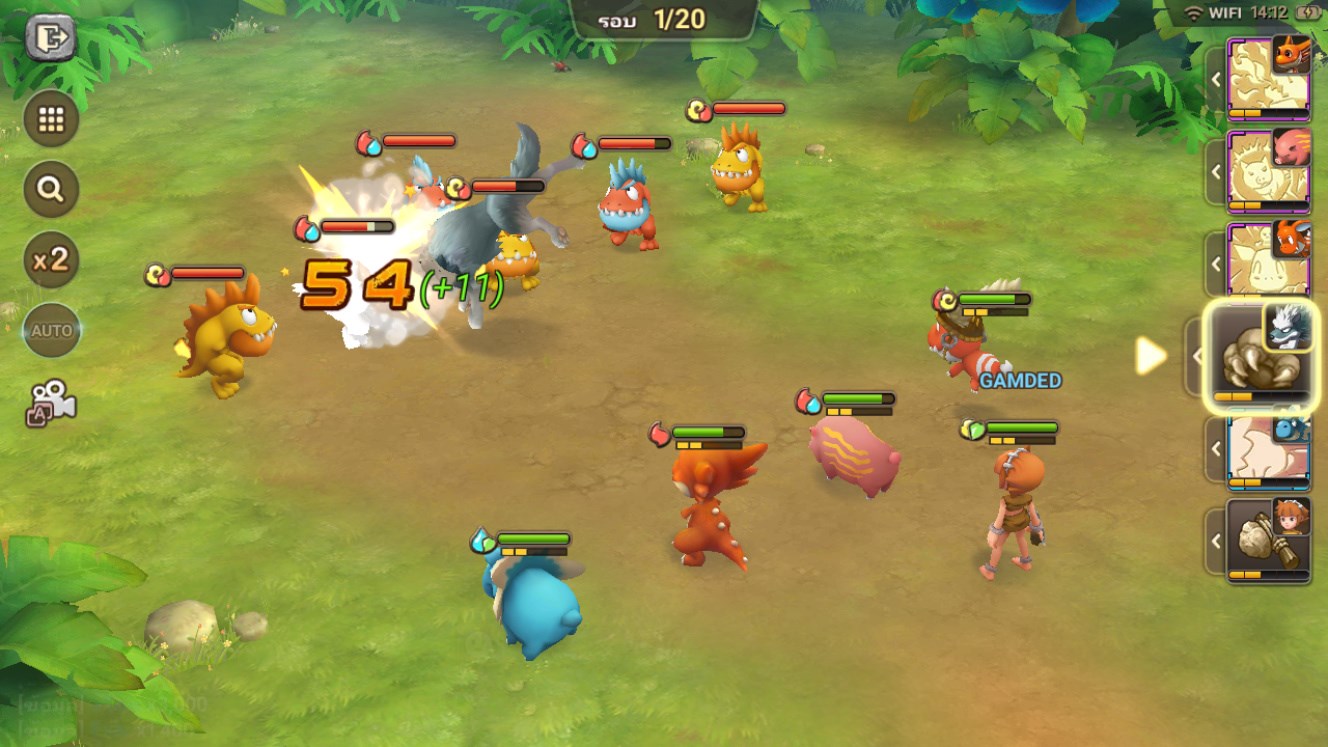
Task: Exit the battle via the door icon
Action: (x=50, y=39)
